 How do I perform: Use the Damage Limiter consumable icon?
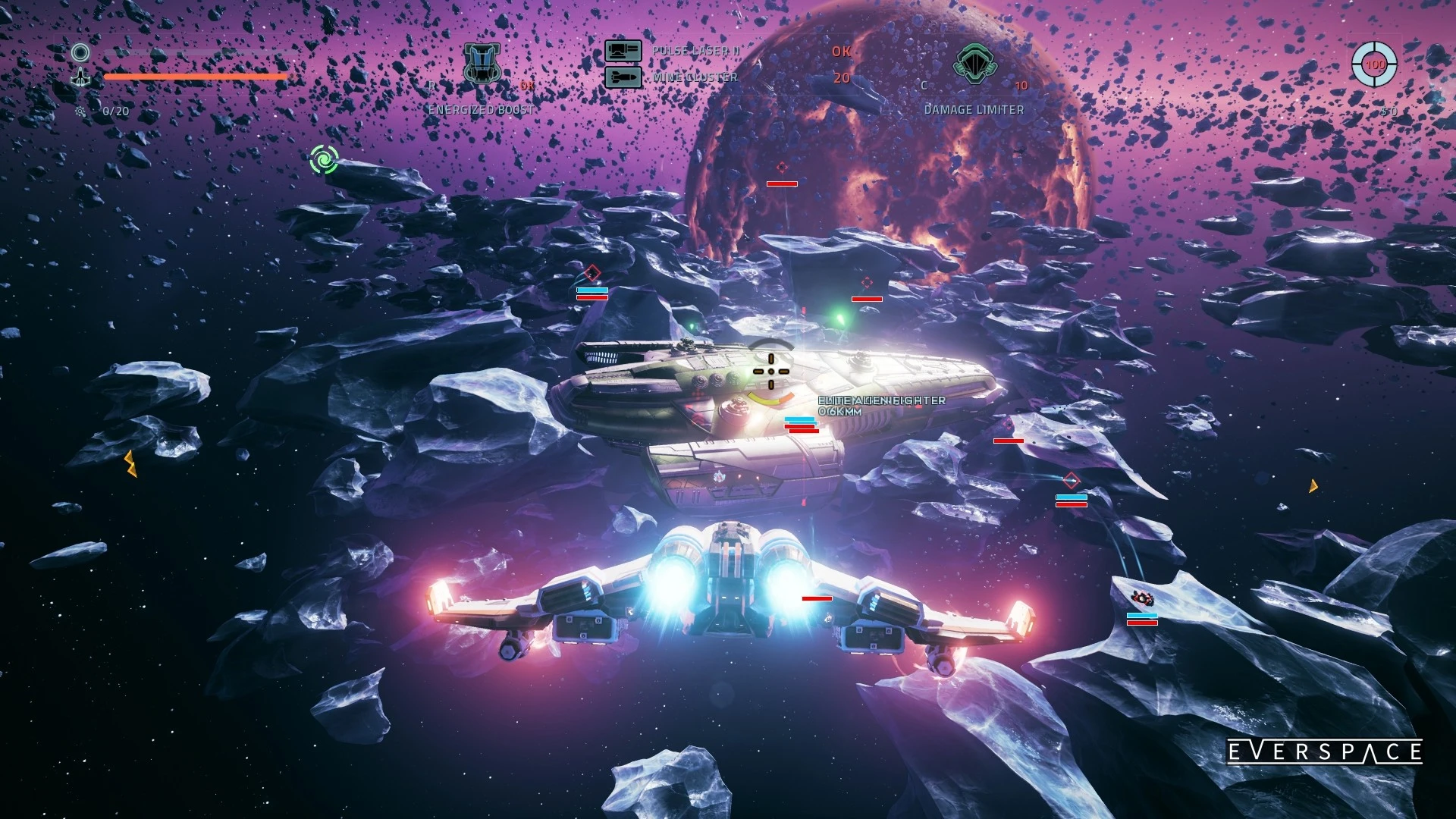click(974, 64)
